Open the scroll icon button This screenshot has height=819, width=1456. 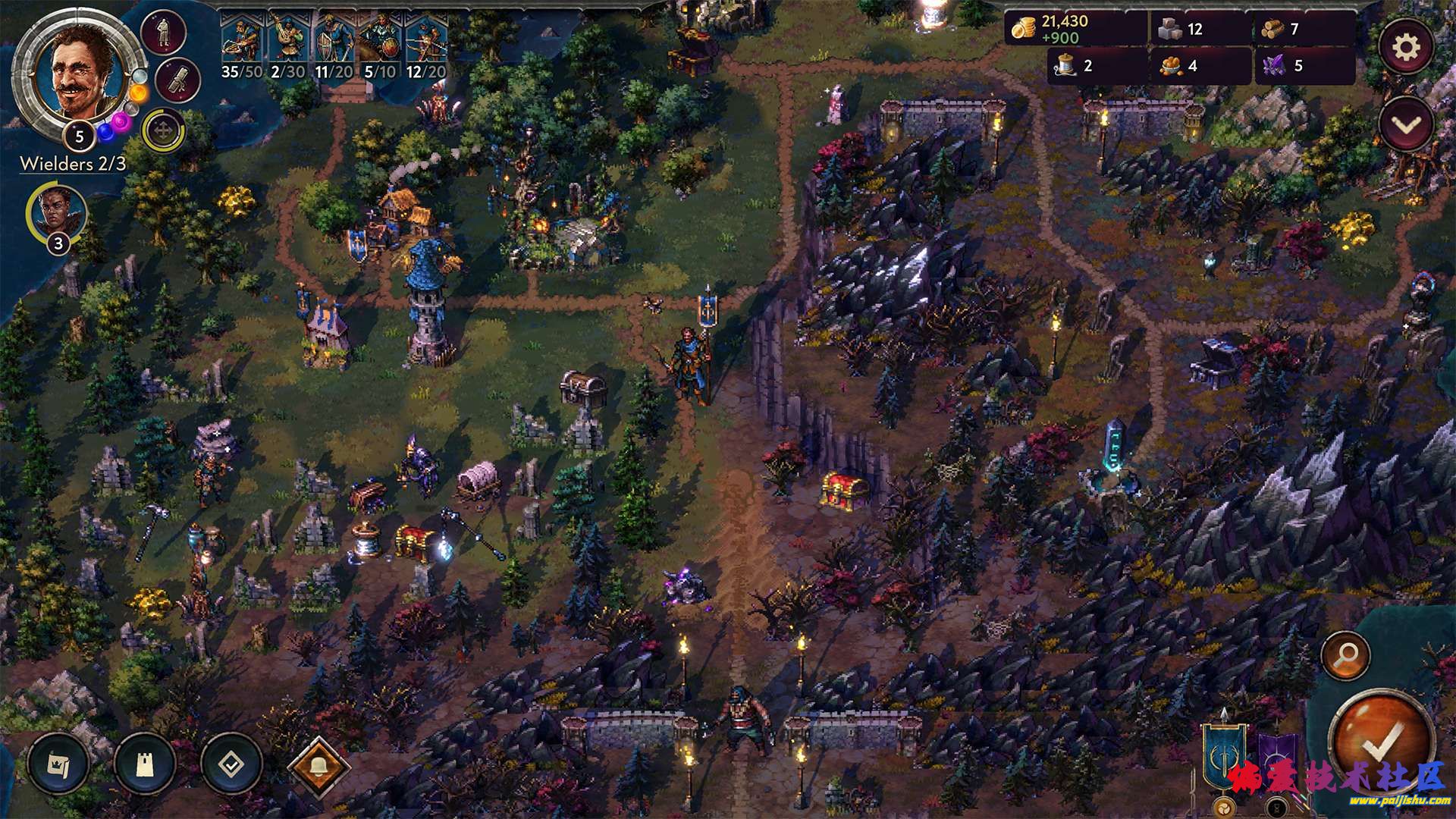179,80
